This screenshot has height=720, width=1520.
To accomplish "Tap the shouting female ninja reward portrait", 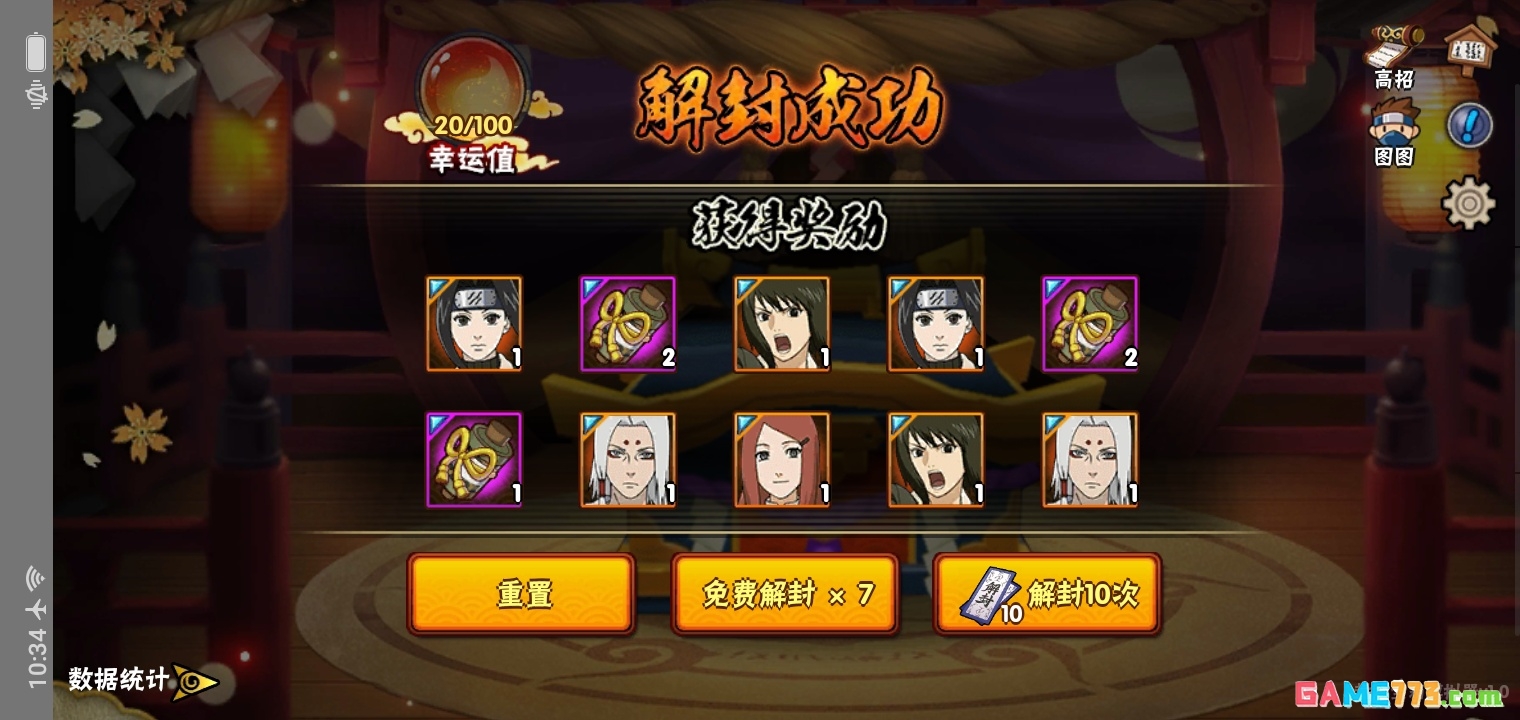I will tap(782, 324).
